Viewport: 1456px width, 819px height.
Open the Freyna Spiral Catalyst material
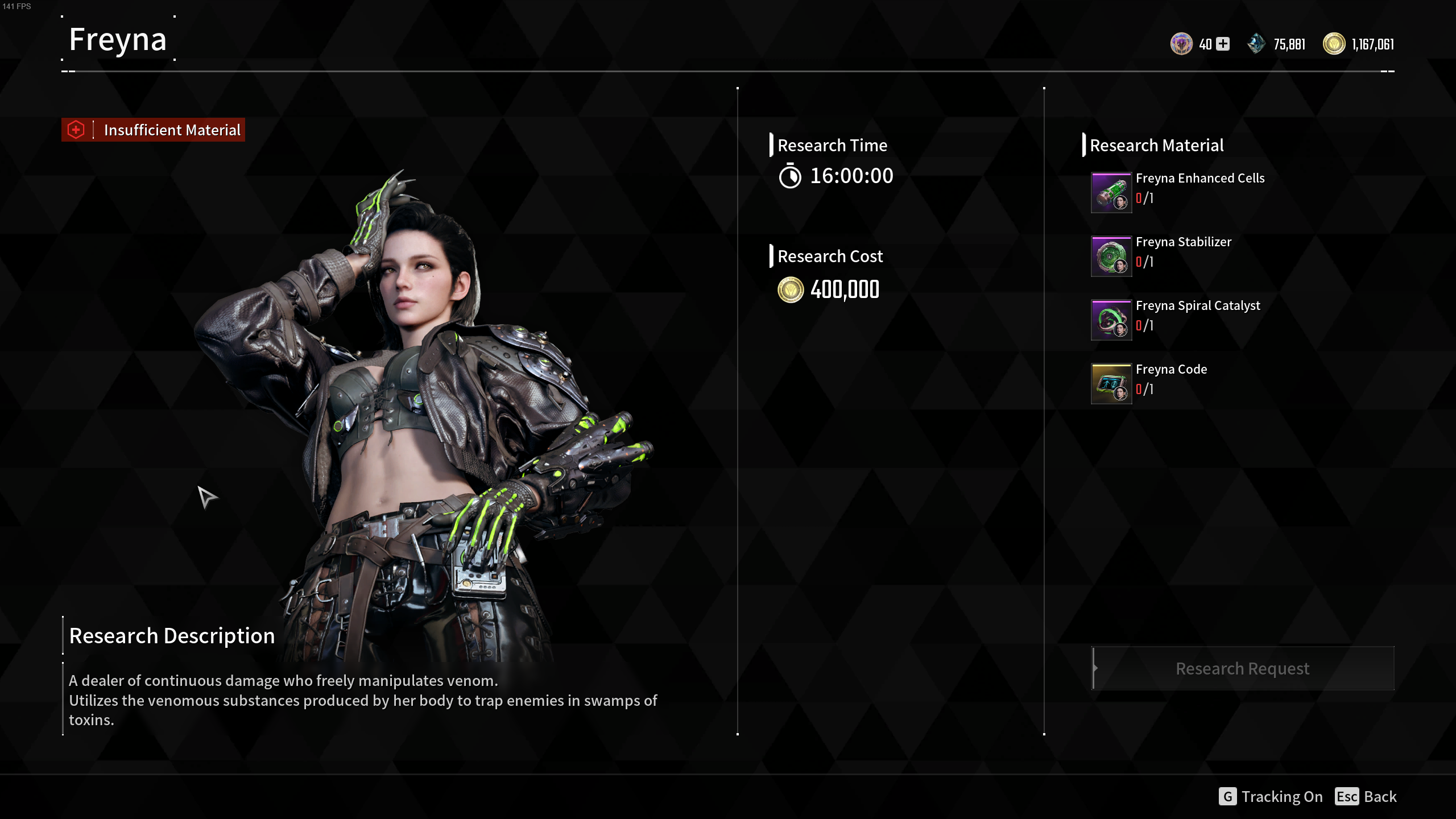(x=1111, y=320)
